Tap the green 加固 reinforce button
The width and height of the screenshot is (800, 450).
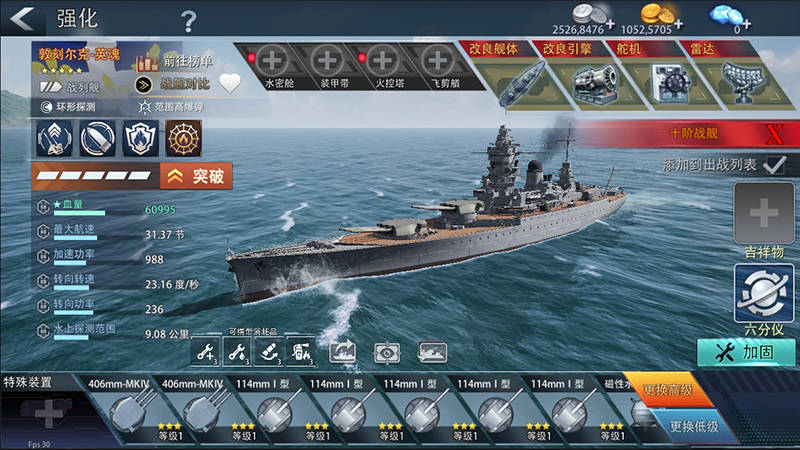tap(747, 352)
